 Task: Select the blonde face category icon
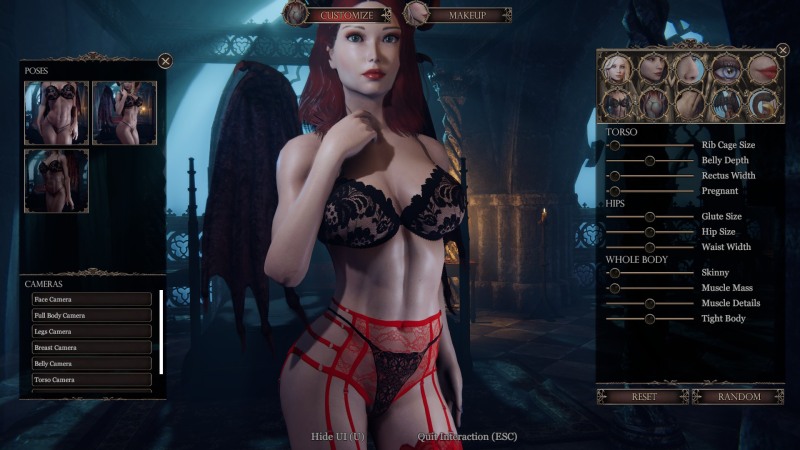pyautogui.click(x=619, y=68)
